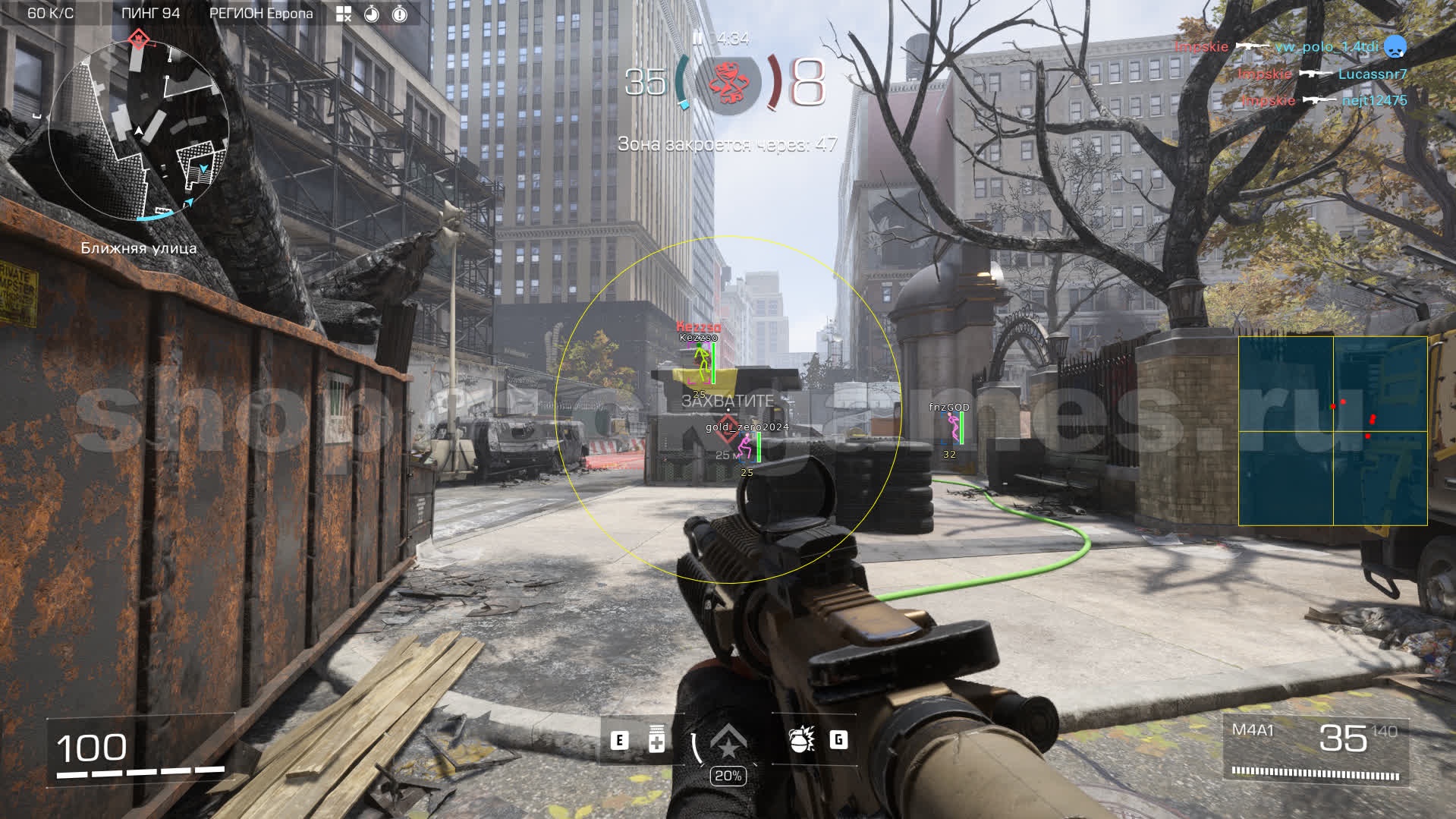Viewport: 1456px width, 819px height.
Task: Click the stopwatch with exclamation mark icon
Action: tap(400, 14)
